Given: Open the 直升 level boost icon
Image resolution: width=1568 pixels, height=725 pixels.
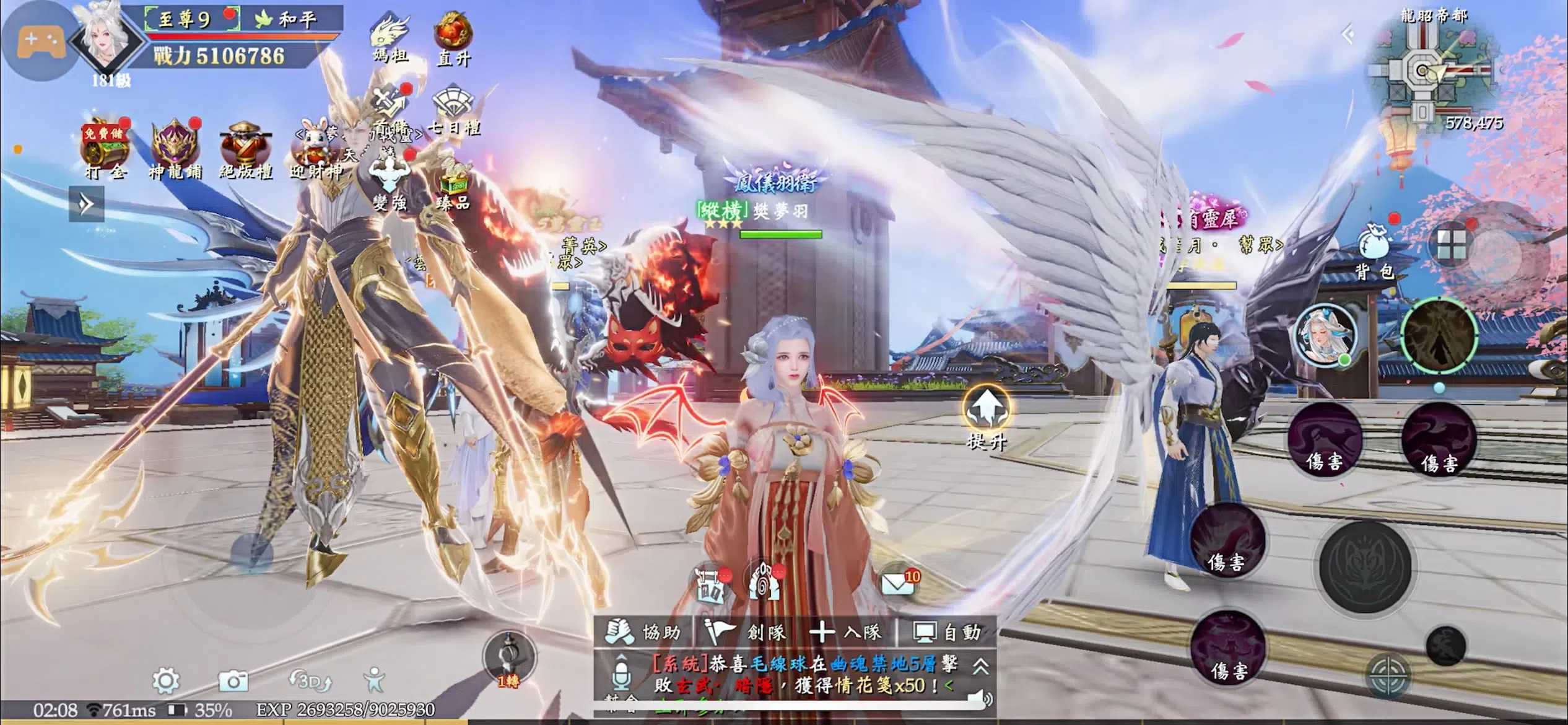Looking at the screenshot, I should pos(453,38).
